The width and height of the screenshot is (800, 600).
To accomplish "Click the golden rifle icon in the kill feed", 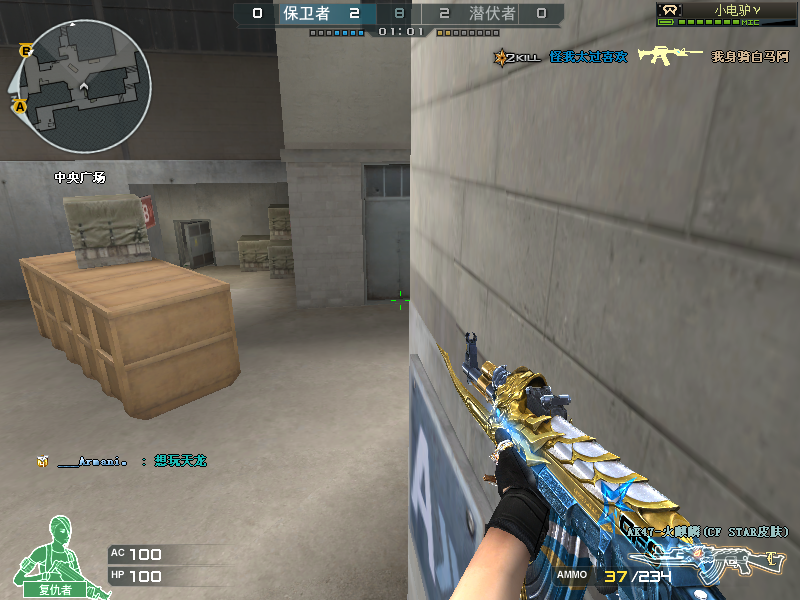I will point(670,56).
